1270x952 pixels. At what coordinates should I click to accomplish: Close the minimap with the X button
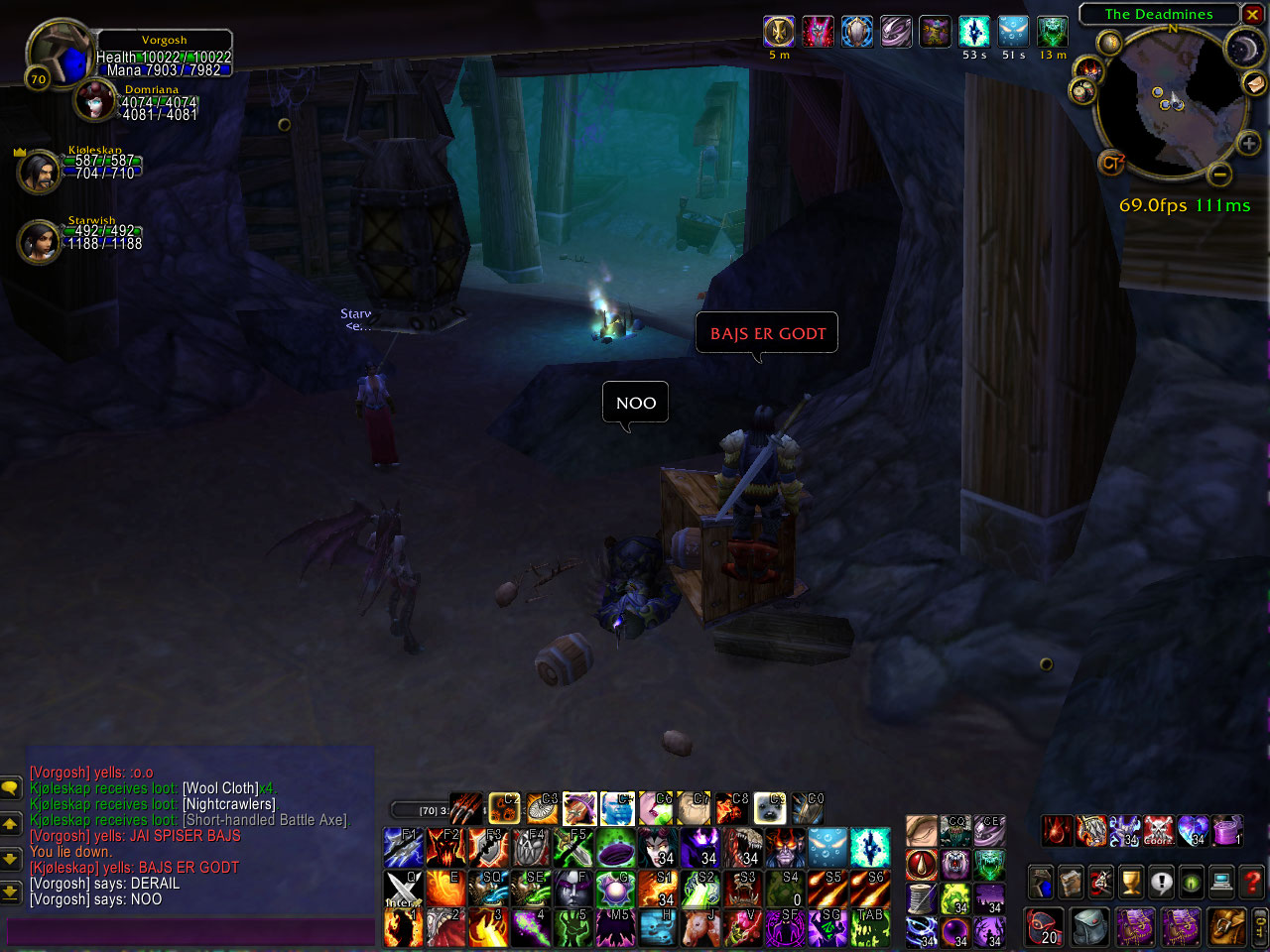(x=1253, y=14)
